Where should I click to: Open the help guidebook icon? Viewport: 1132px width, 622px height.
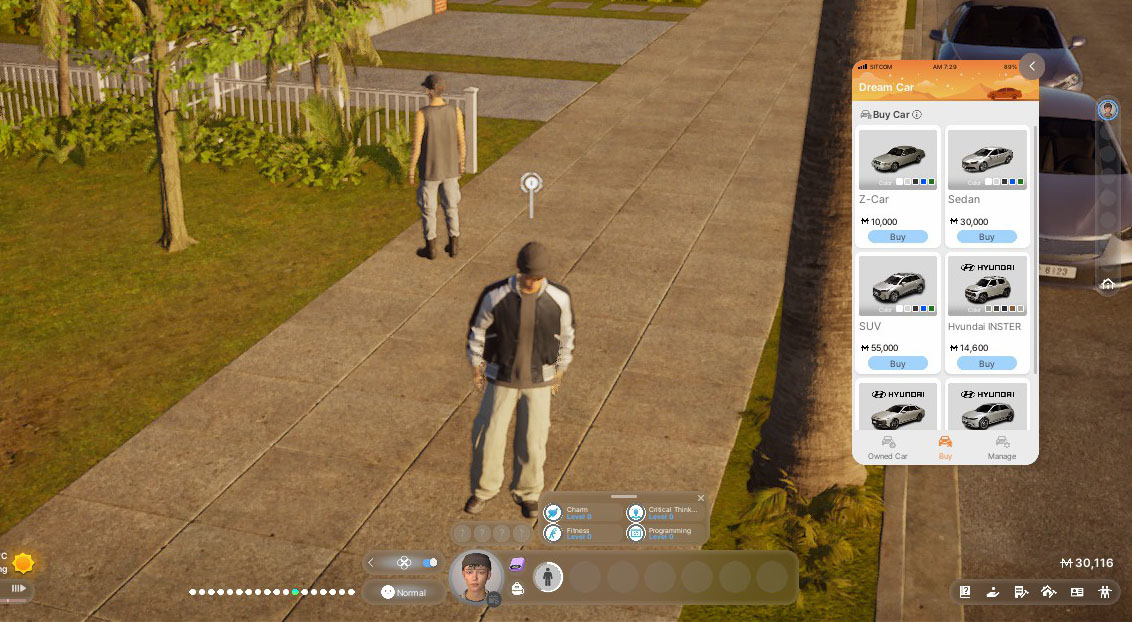[x=965, y=592]
